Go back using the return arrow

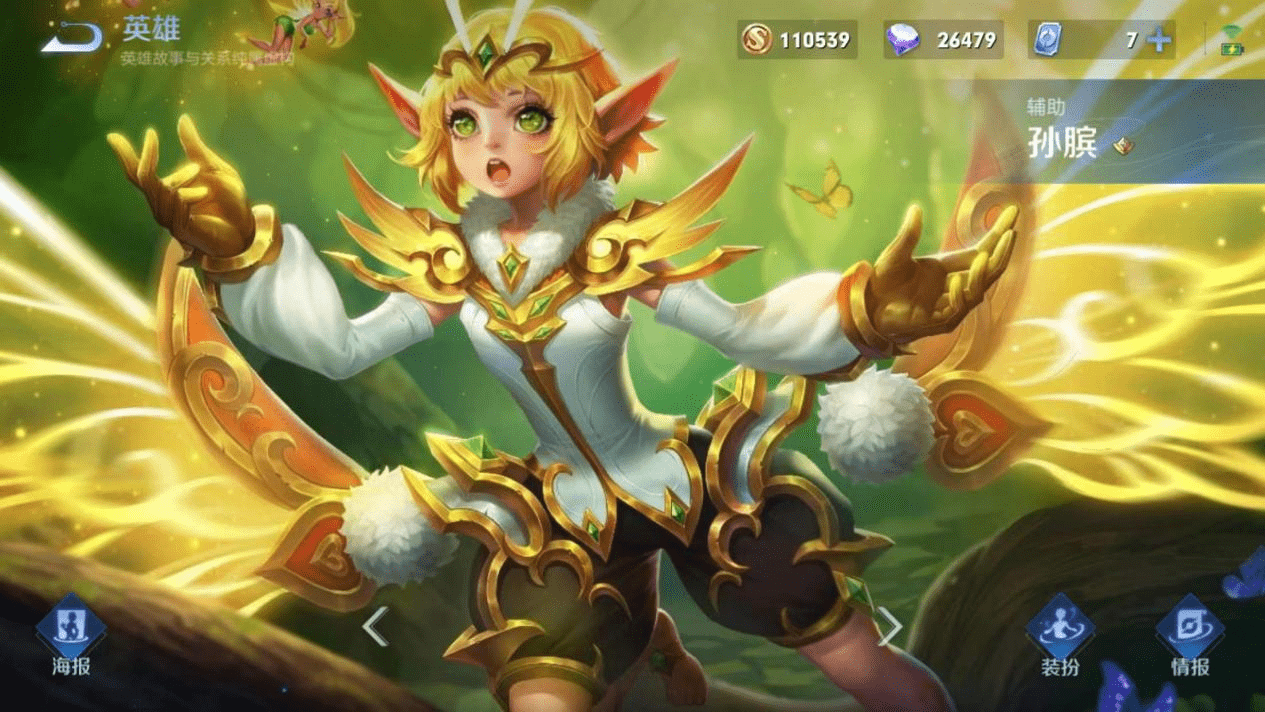pyautogui.click(x=72, y=38)
